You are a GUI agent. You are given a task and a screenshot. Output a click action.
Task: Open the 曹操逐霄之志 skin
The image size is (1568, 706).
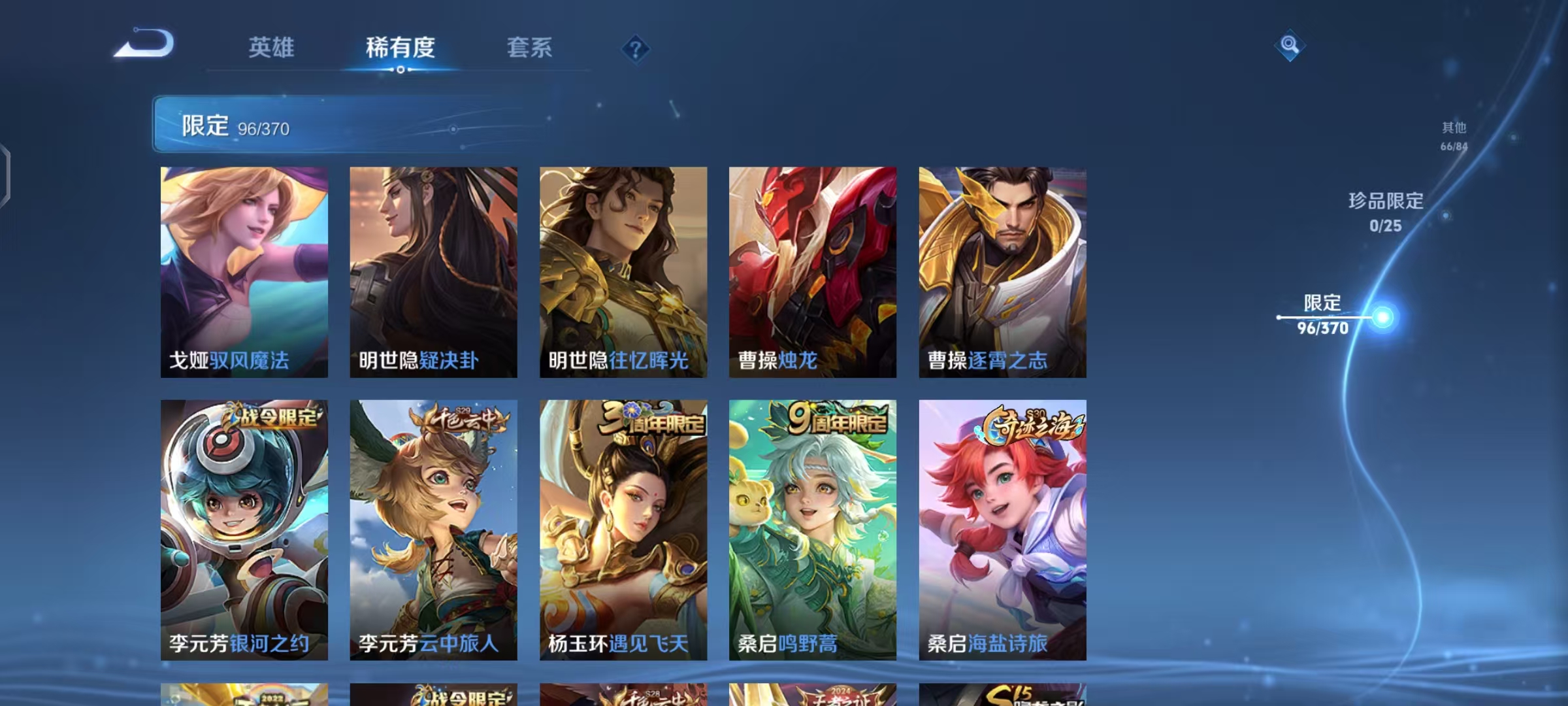pyautogui.click(x=1002, y=271)
